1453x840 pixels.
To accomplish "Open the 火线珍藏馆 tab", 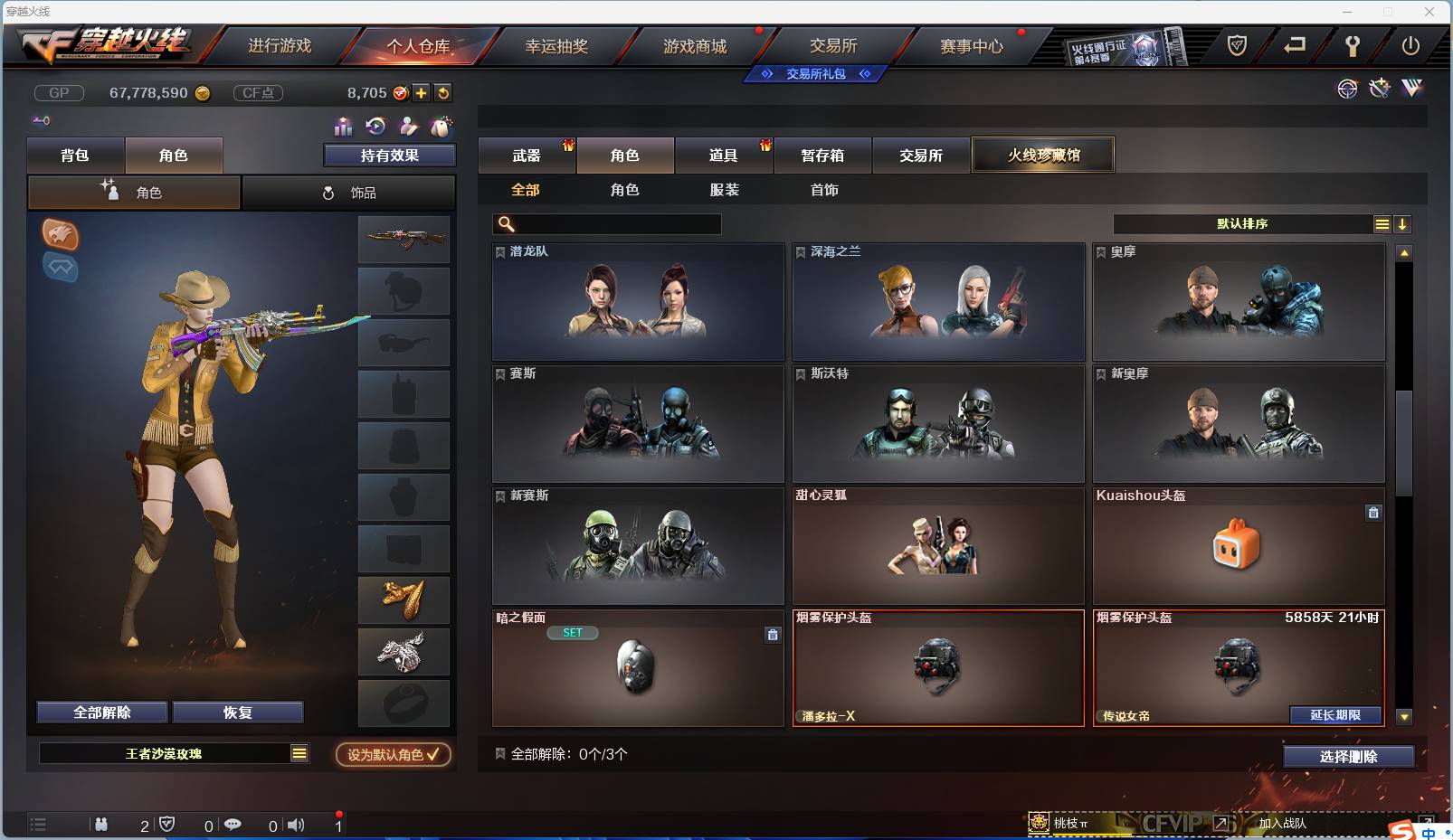I will coord(1044,154).
